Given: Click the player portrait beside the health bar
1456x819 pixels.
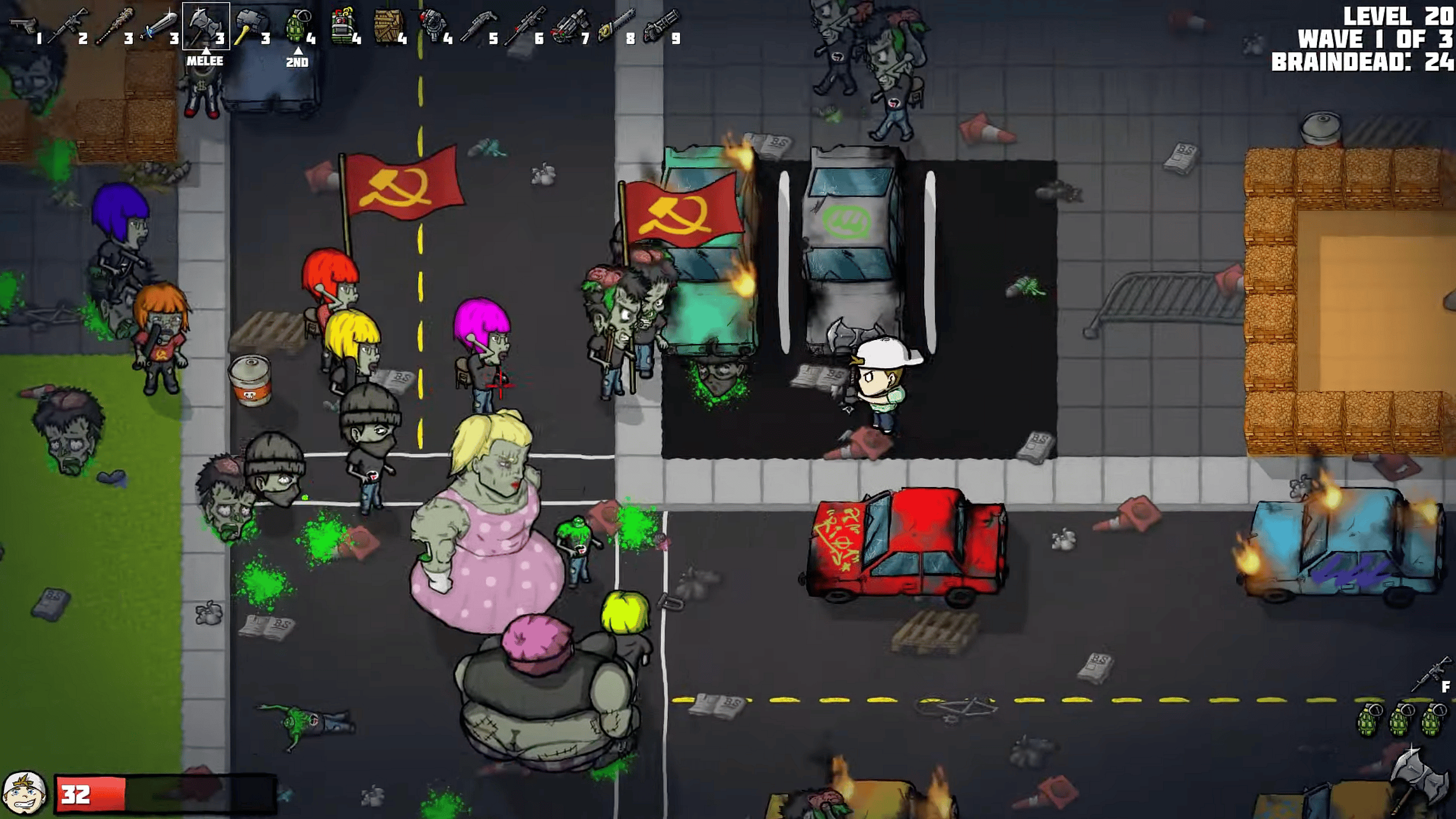Looking at the screenshot, I should click(24, 793).
